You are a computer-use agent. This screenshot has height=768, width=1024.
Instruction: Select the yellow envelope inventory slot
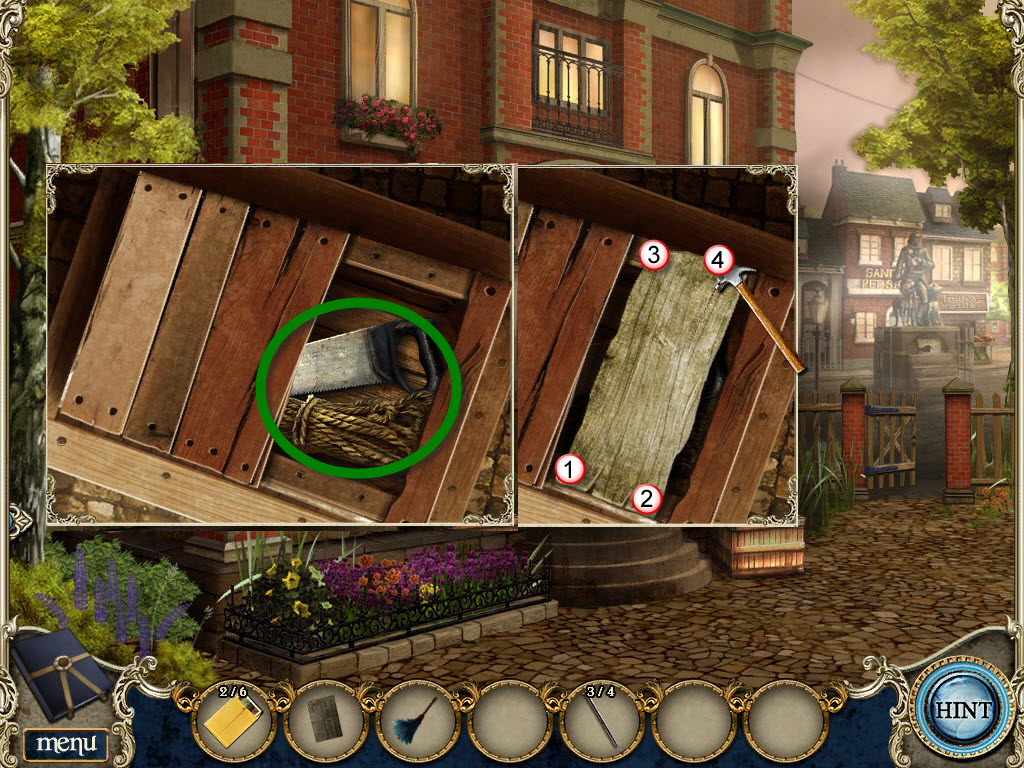232,720
